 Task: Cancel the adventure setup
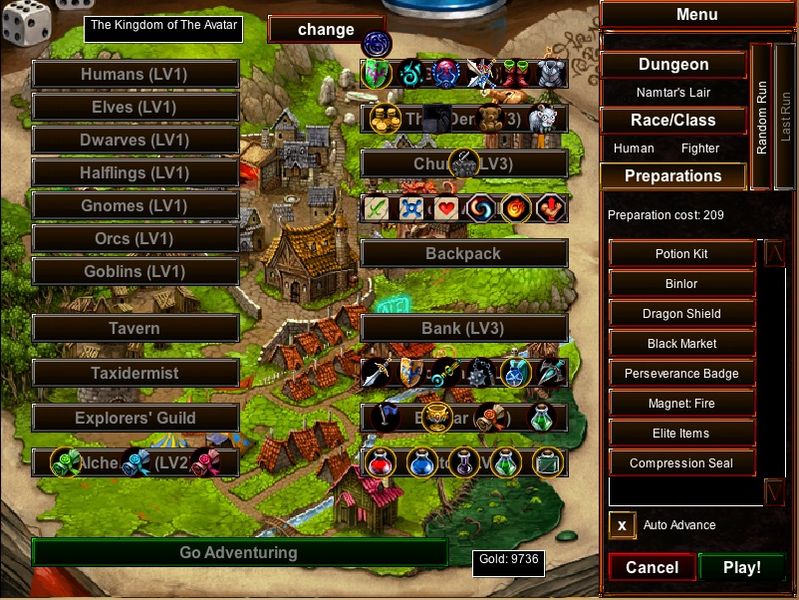[651, 567]
